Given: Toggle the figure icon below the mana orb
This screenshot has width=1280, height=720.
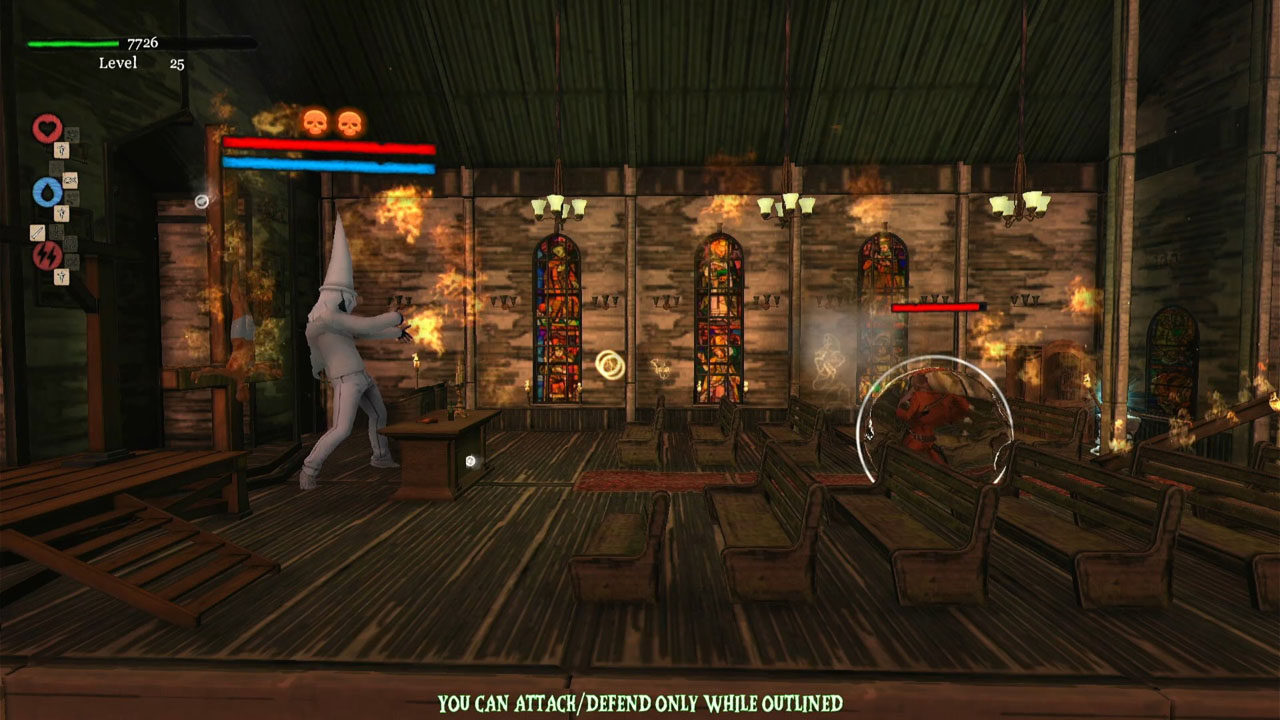Looking at the screenshot, I should pyautogui.click(x=62, y=212).
